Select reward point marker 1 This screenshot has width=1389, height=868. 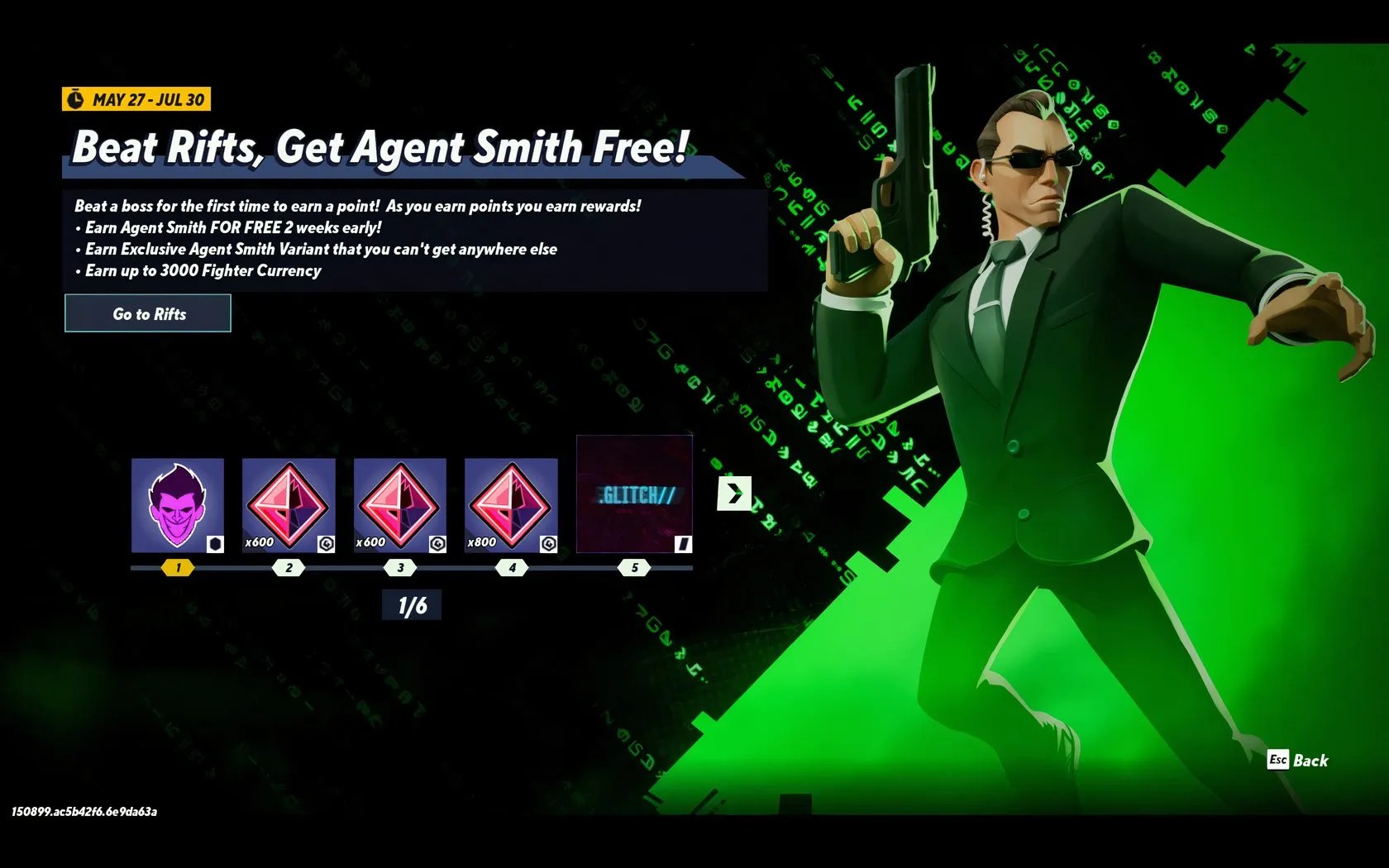[x=176, y=567]
